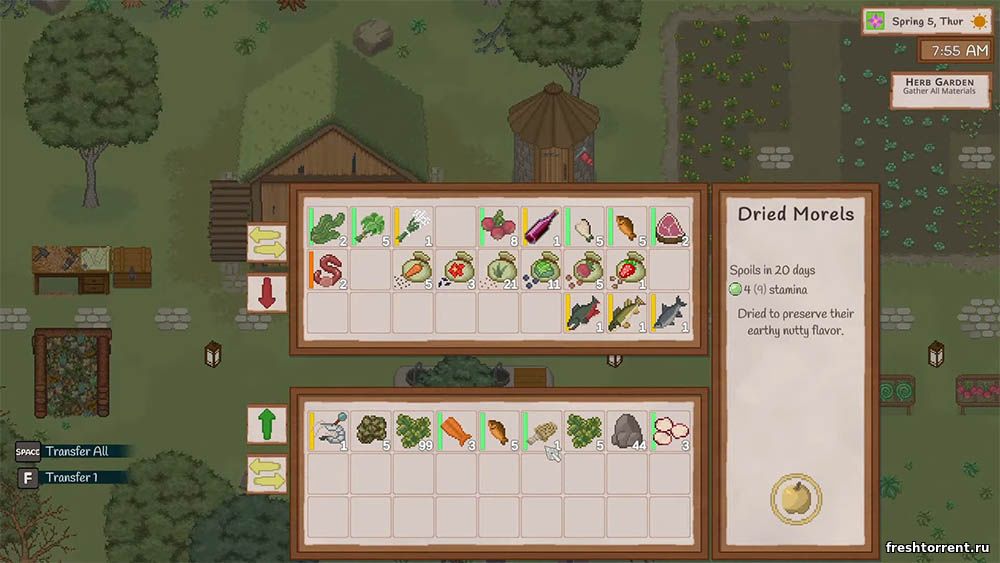Select the raw steak slot

click(x=670, y=227)
